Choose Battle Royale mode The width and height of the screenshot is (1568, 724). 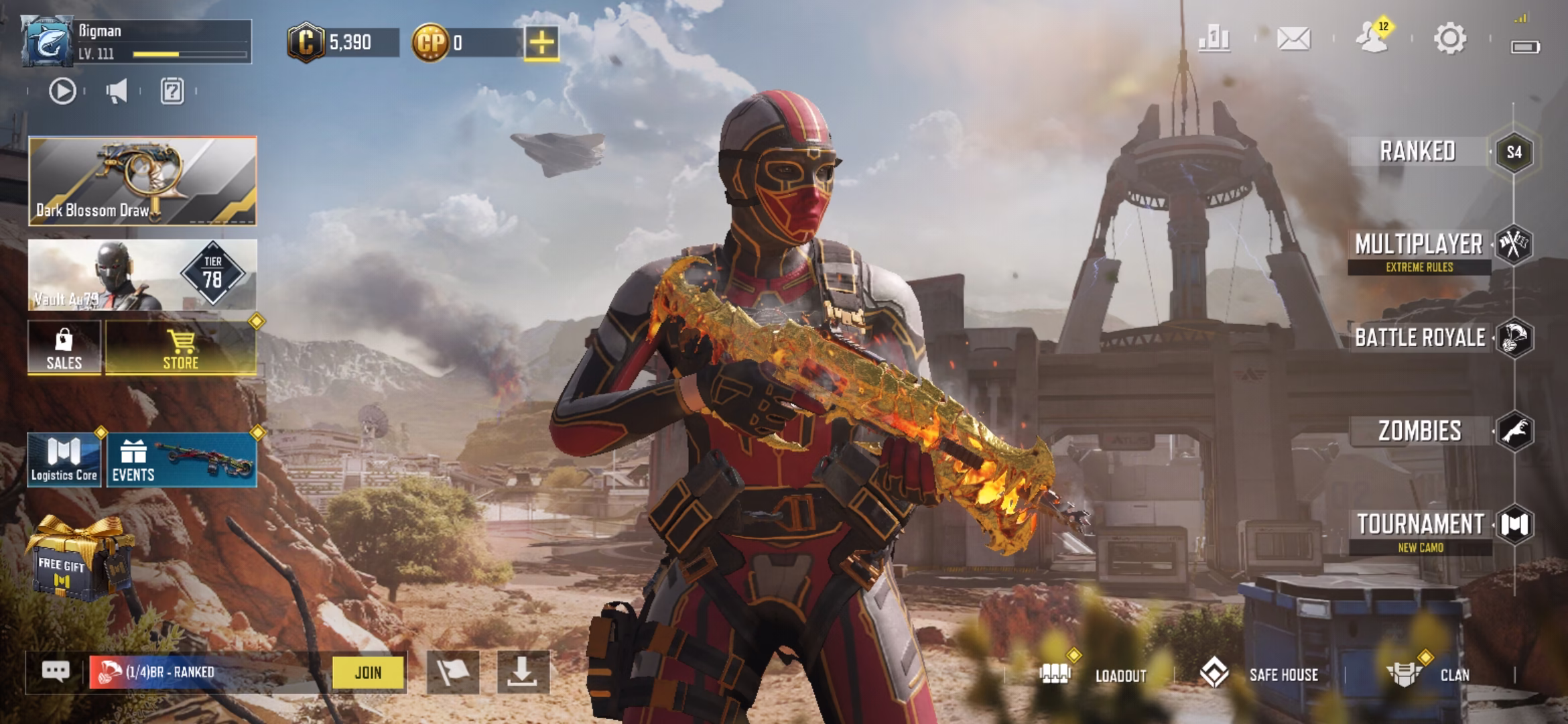coord(1420,337)
